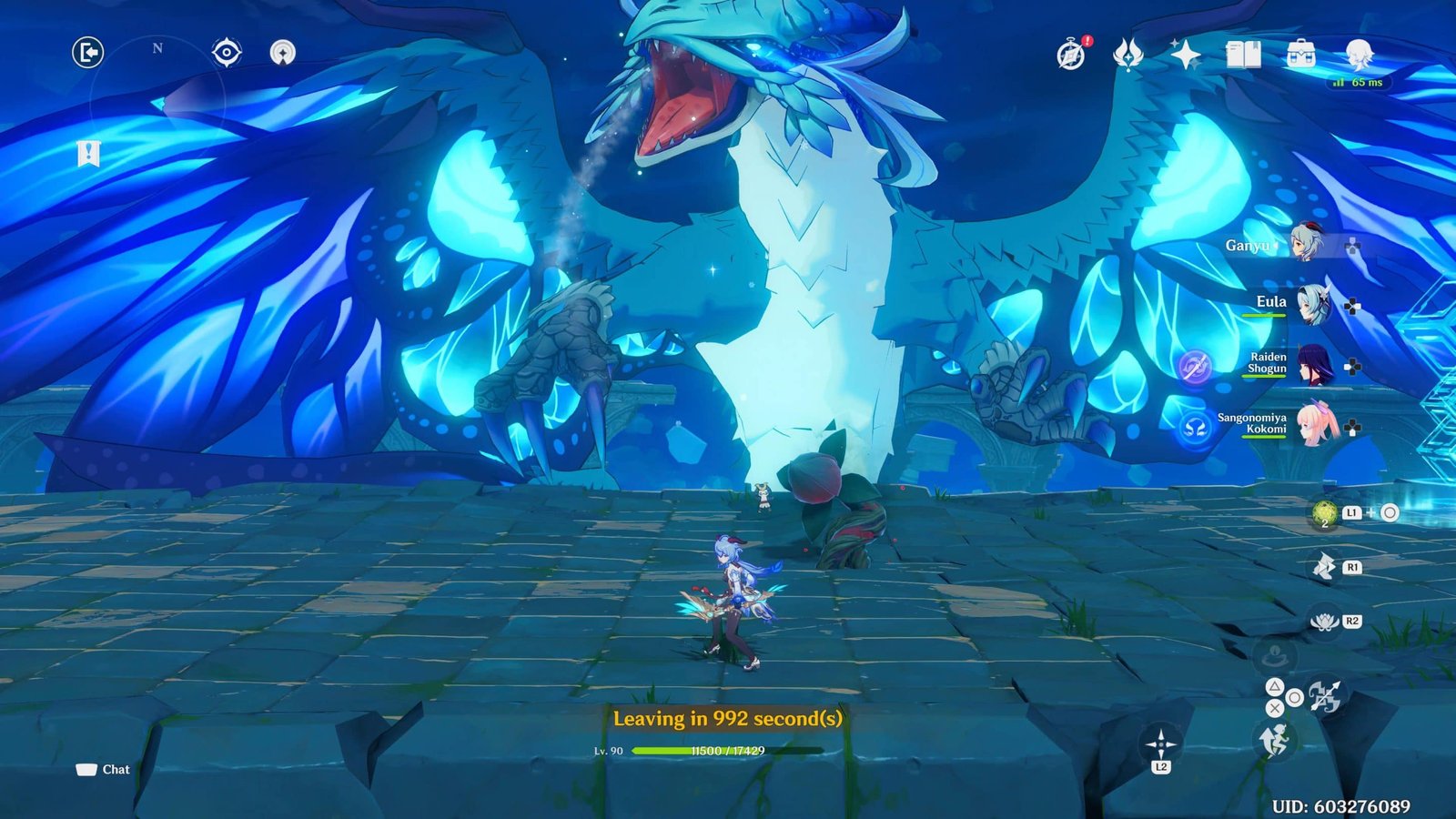The image size is (1456, 819).
Task: Click the leave domain exit icon
Action: tap(88, 53)
